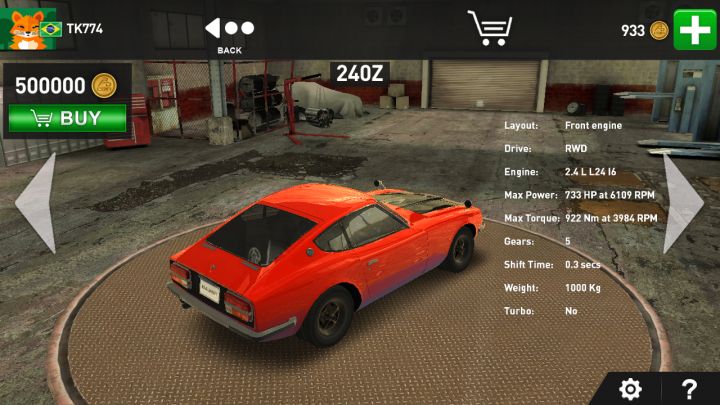Screen dimensions: 720x405
Task: Open the shopping cart store
Action: 489,28
